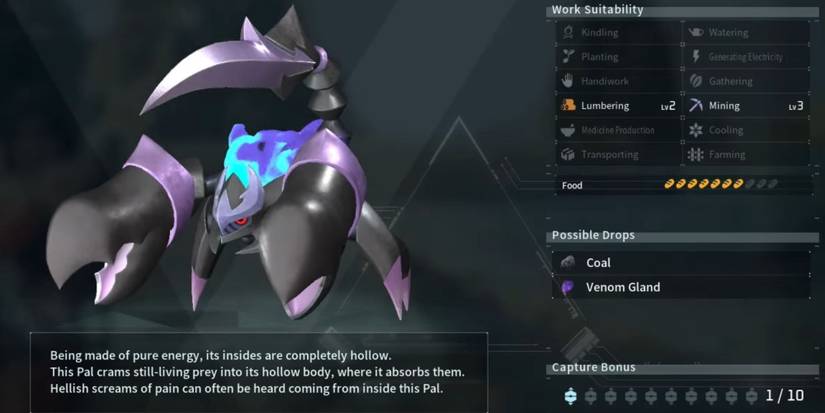Select the Handiwork work suitability entry

click(x=617, y=82)
